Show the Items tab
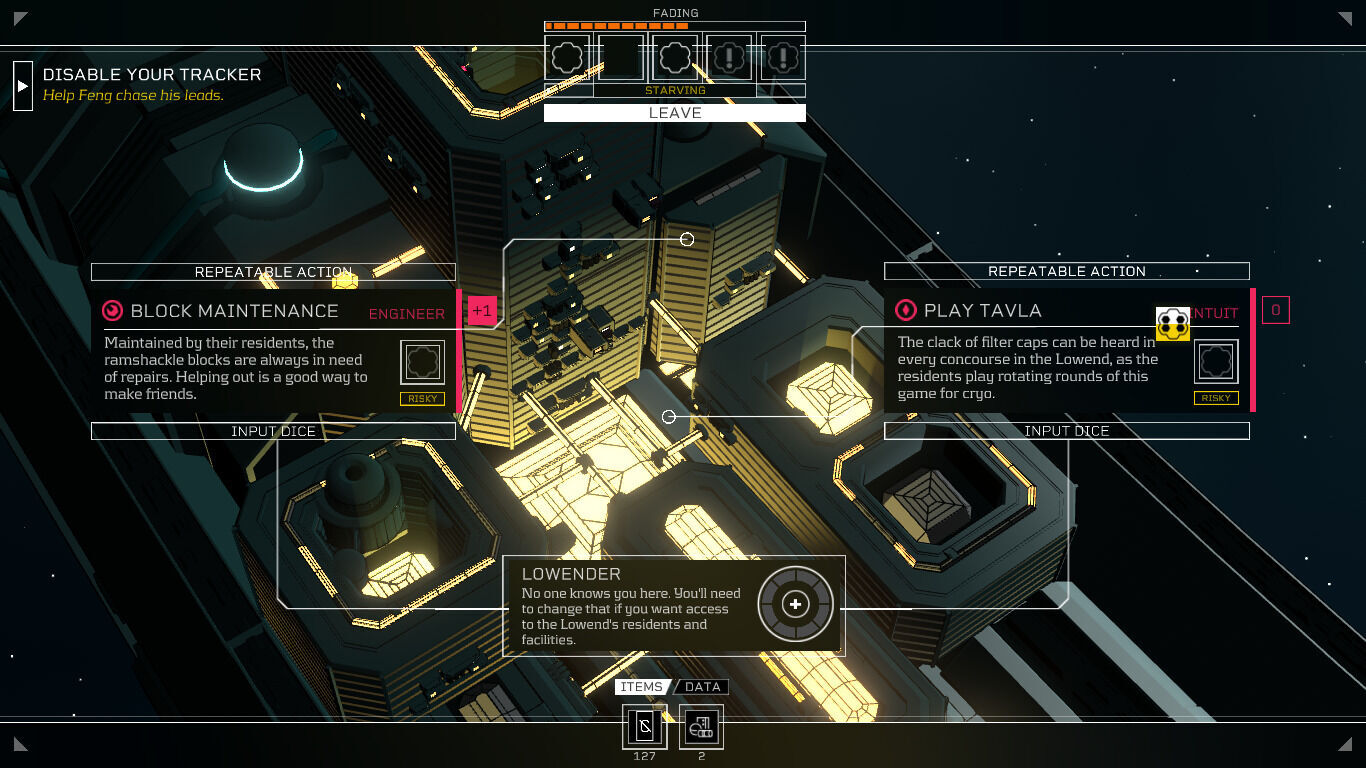 (641, 687)
